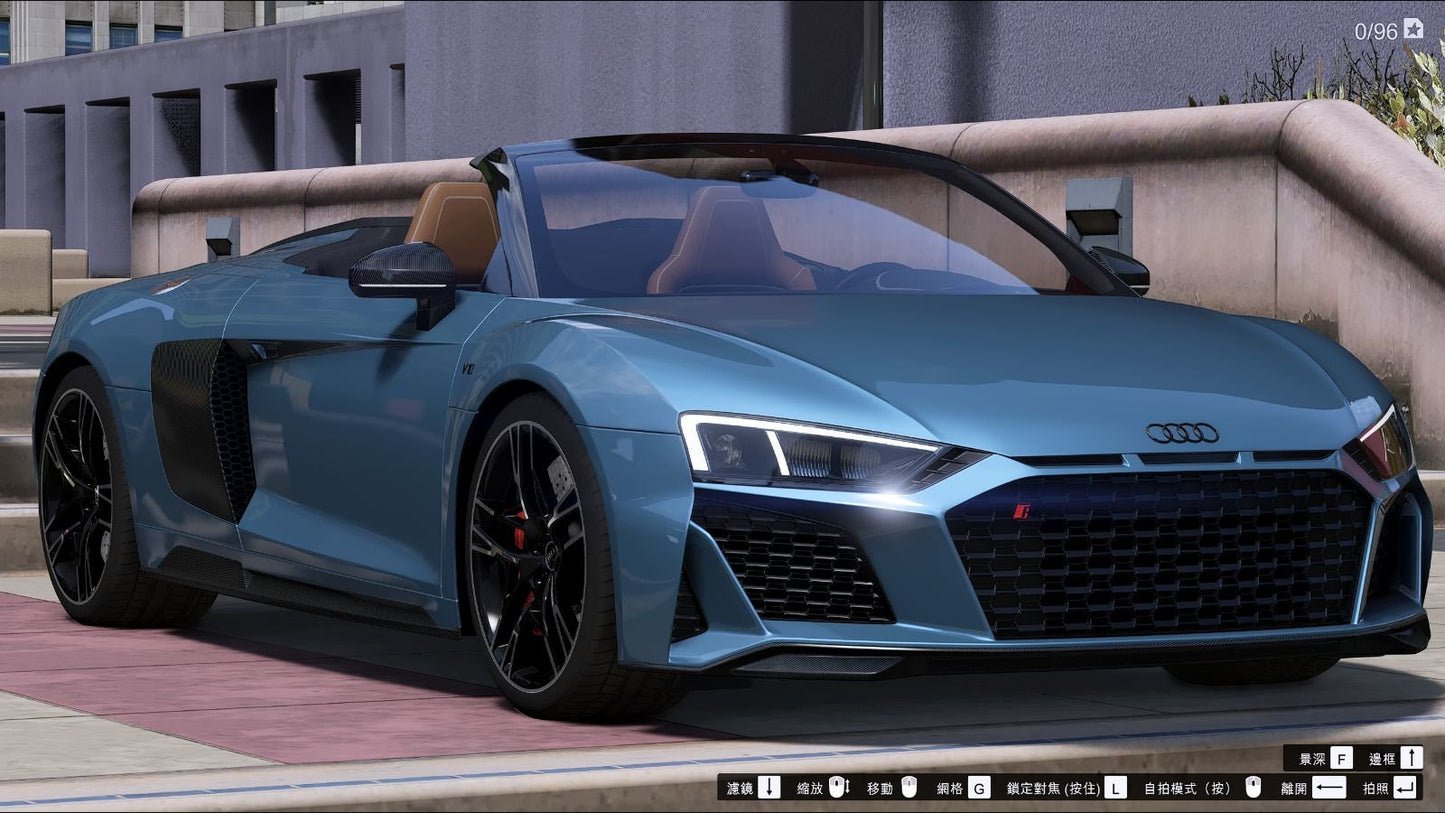The width and height of the screenshot is (1445, 813).
Task: Click the Snapmatic star photo icon top right
Action: [1413, 30]
